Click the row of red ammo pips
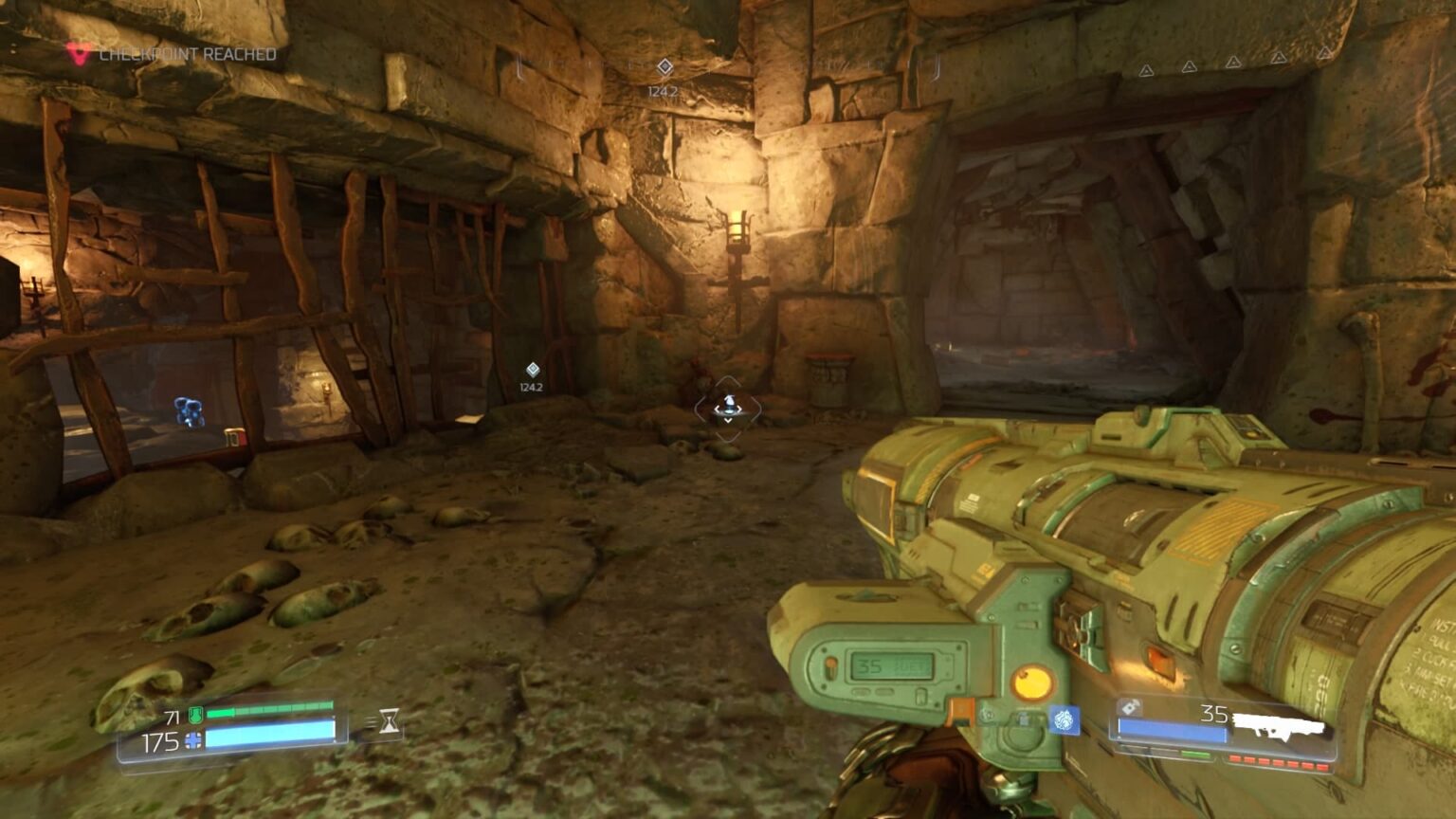The image size is (1456, 819). point(1279,762)
